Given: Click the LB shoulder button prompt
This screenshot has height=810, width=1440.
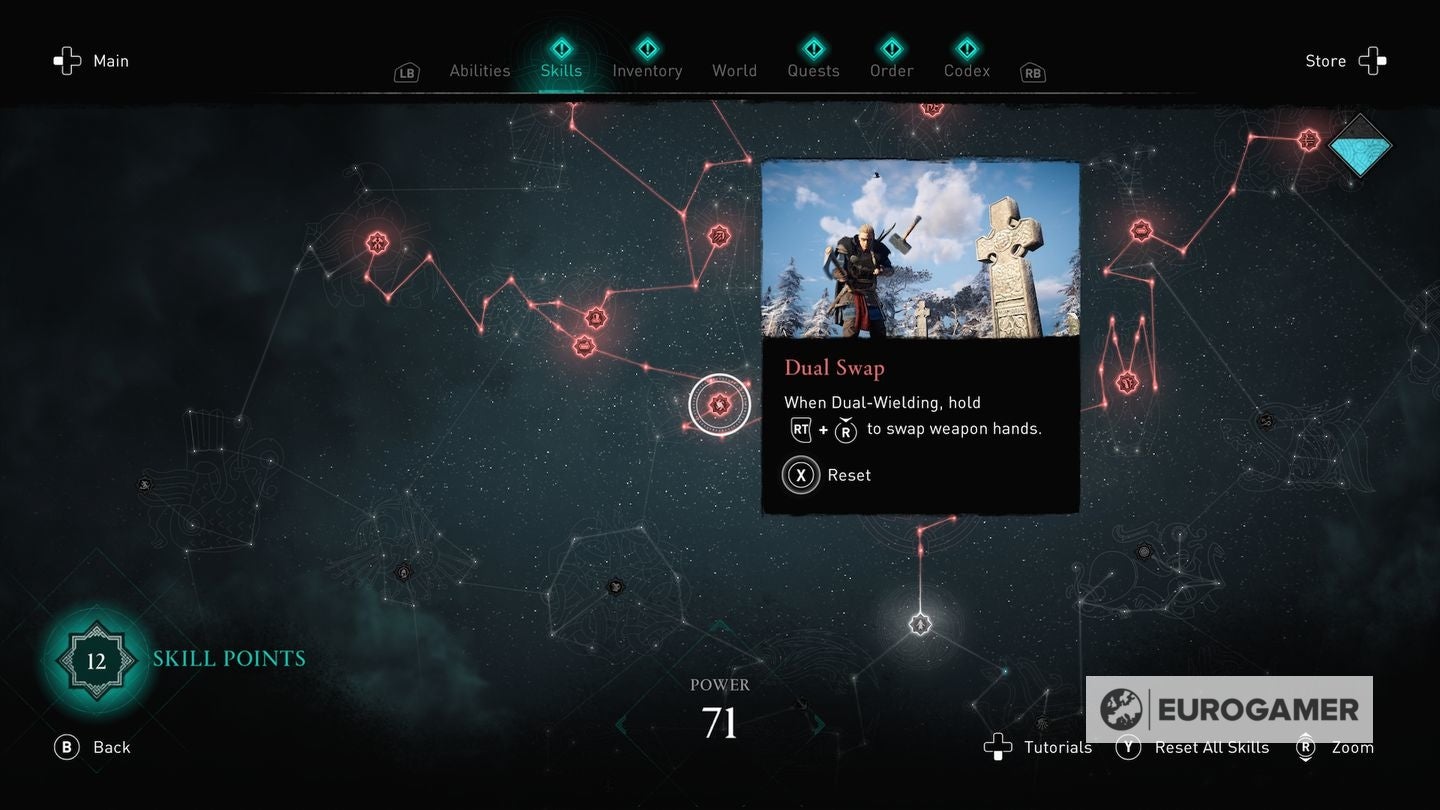Looking at the screenshot, I should 406,72.
